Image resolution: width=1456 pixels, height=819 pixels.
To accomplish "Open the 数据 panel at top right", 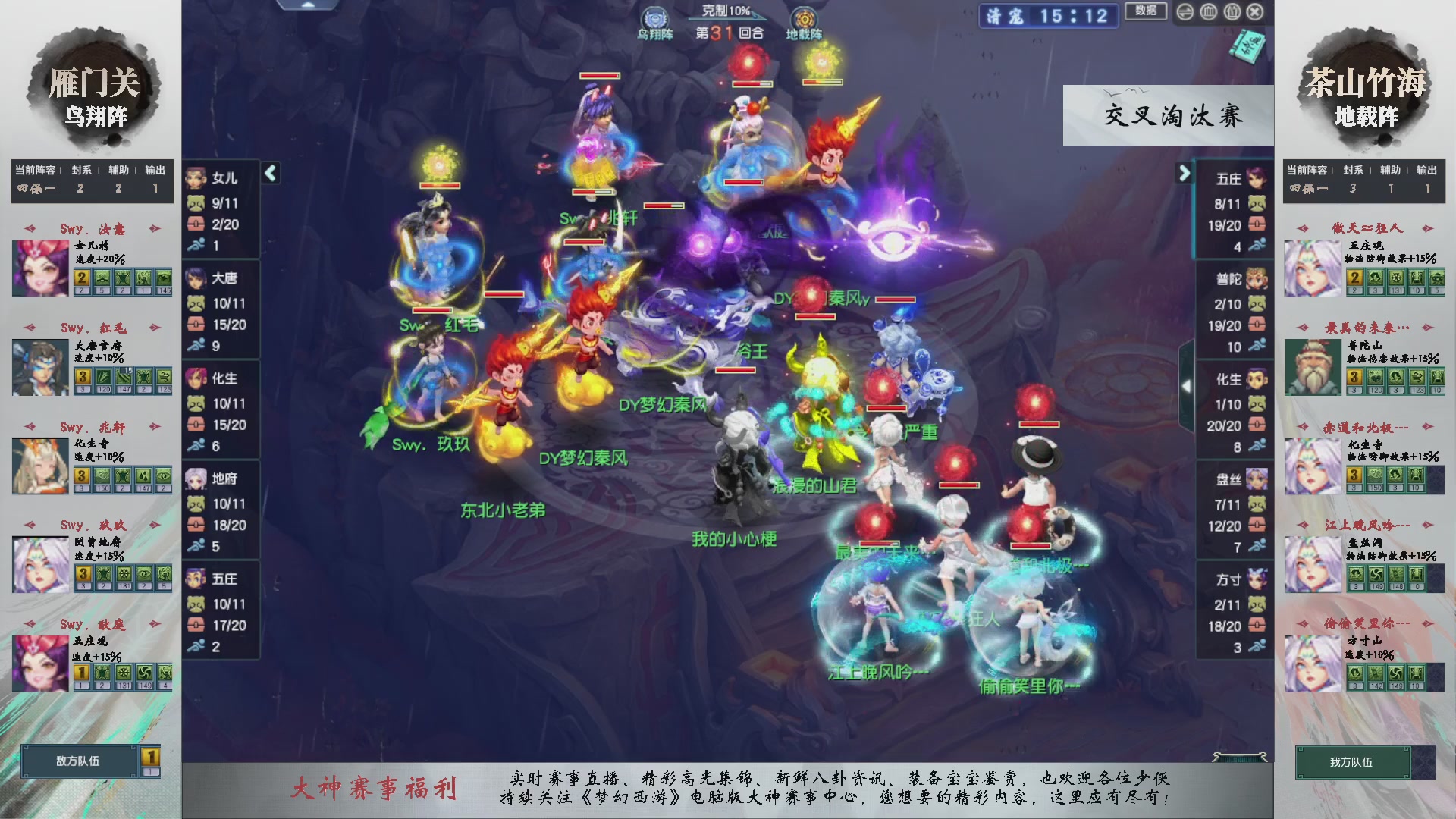I will tap(1145, 11).
